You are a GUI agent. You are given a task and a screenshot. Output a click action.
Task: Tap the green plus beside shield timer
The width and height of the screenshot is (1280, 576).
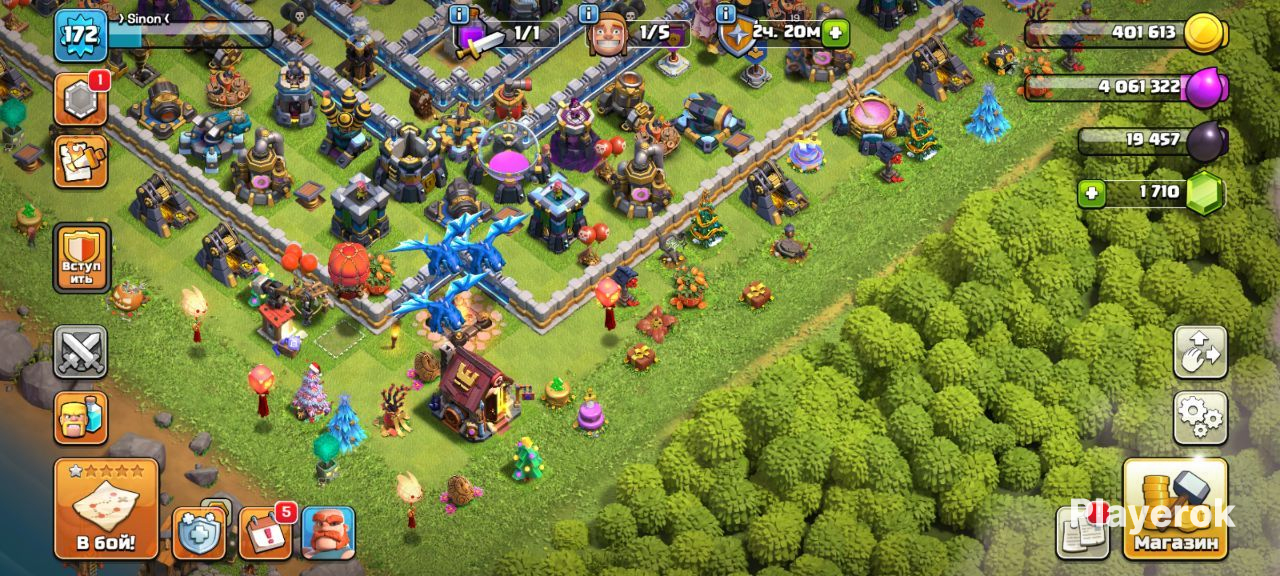(x=836, y=33)
